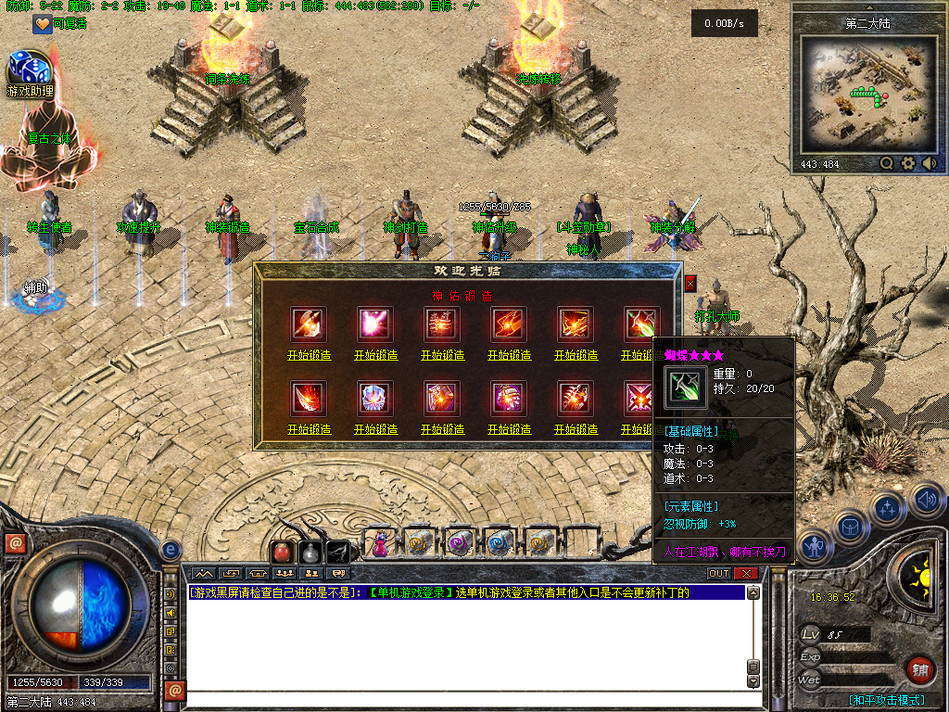Open the skills stars round button
The image size is (949, 712).
click(887, 509)
